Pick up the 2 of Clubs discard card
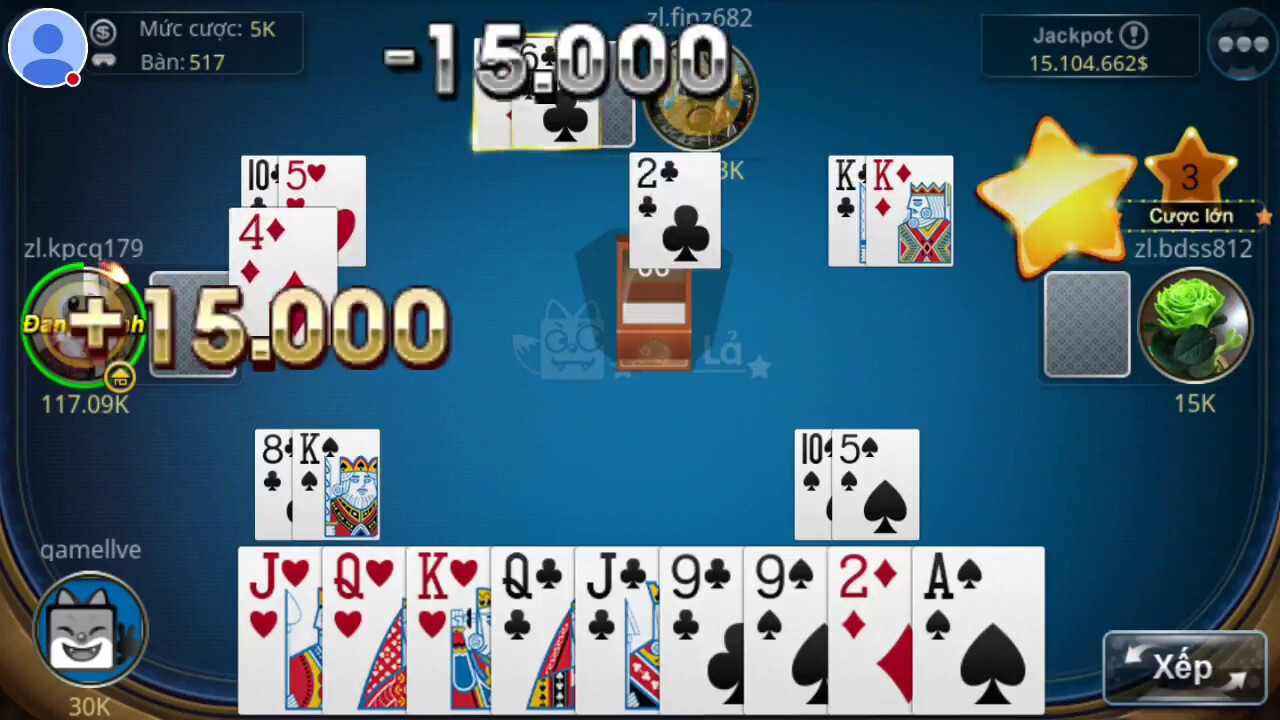The height and width of the screenshot is (720, 1280). [x=673, y=210]
